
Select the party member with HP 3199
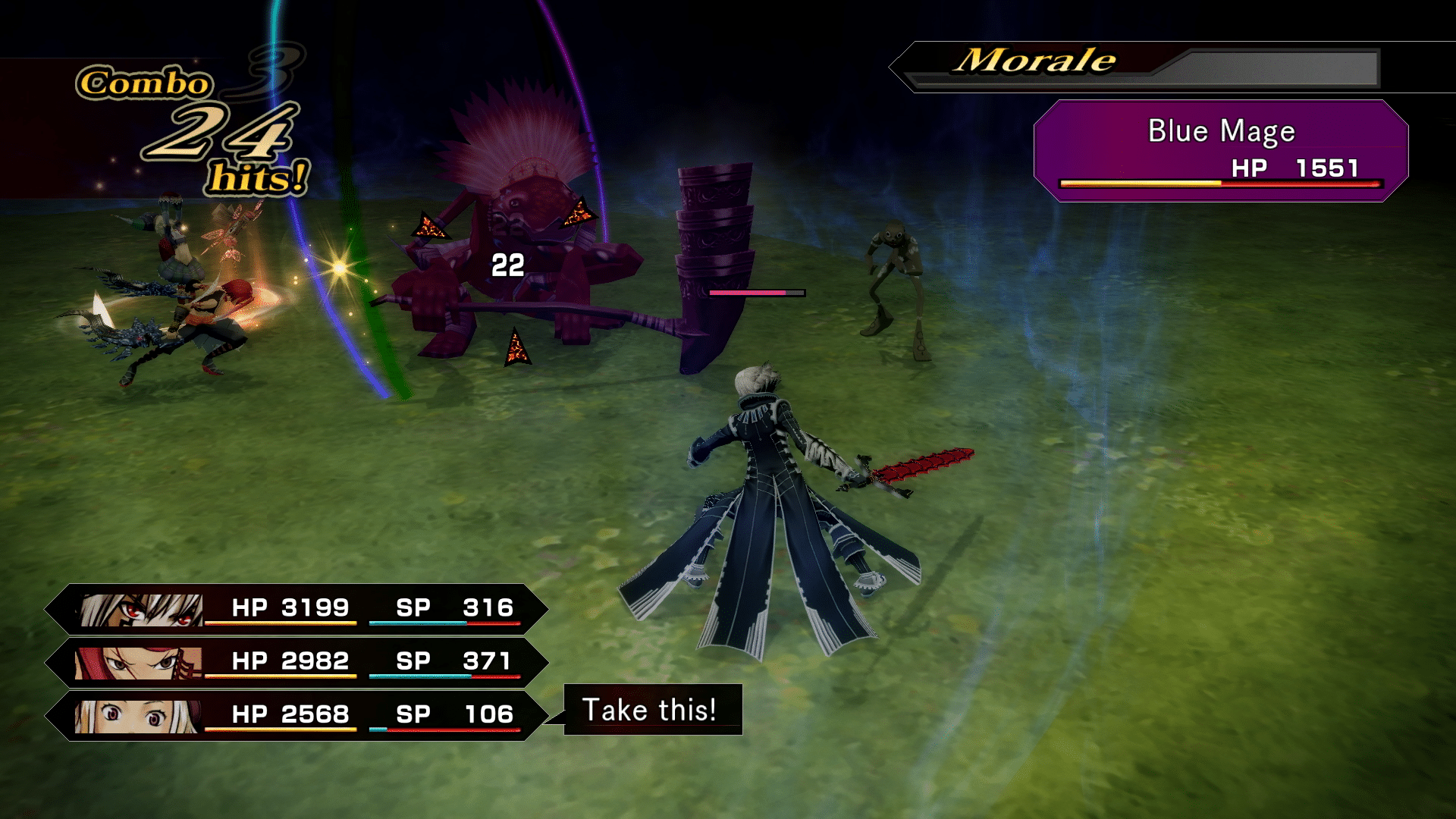click(x=296, y=609)
